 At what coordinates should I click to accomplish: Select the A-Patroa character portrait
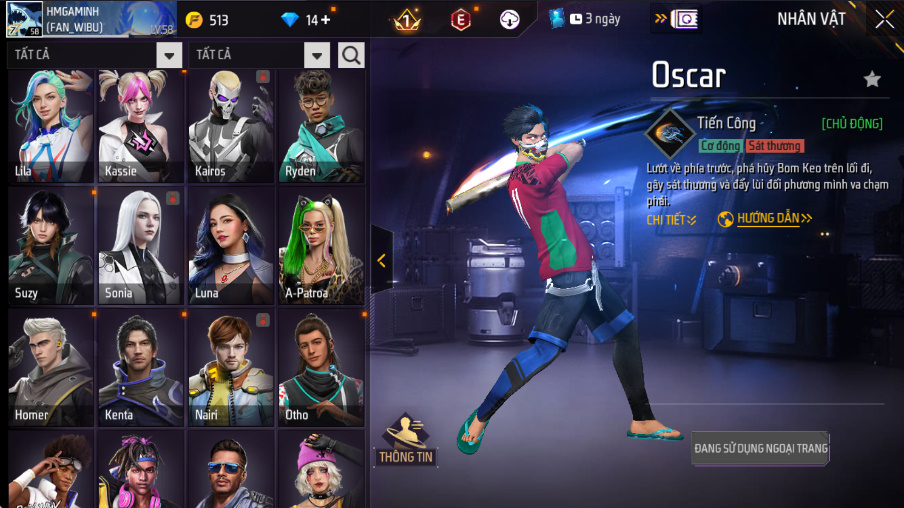click(321, 246)
